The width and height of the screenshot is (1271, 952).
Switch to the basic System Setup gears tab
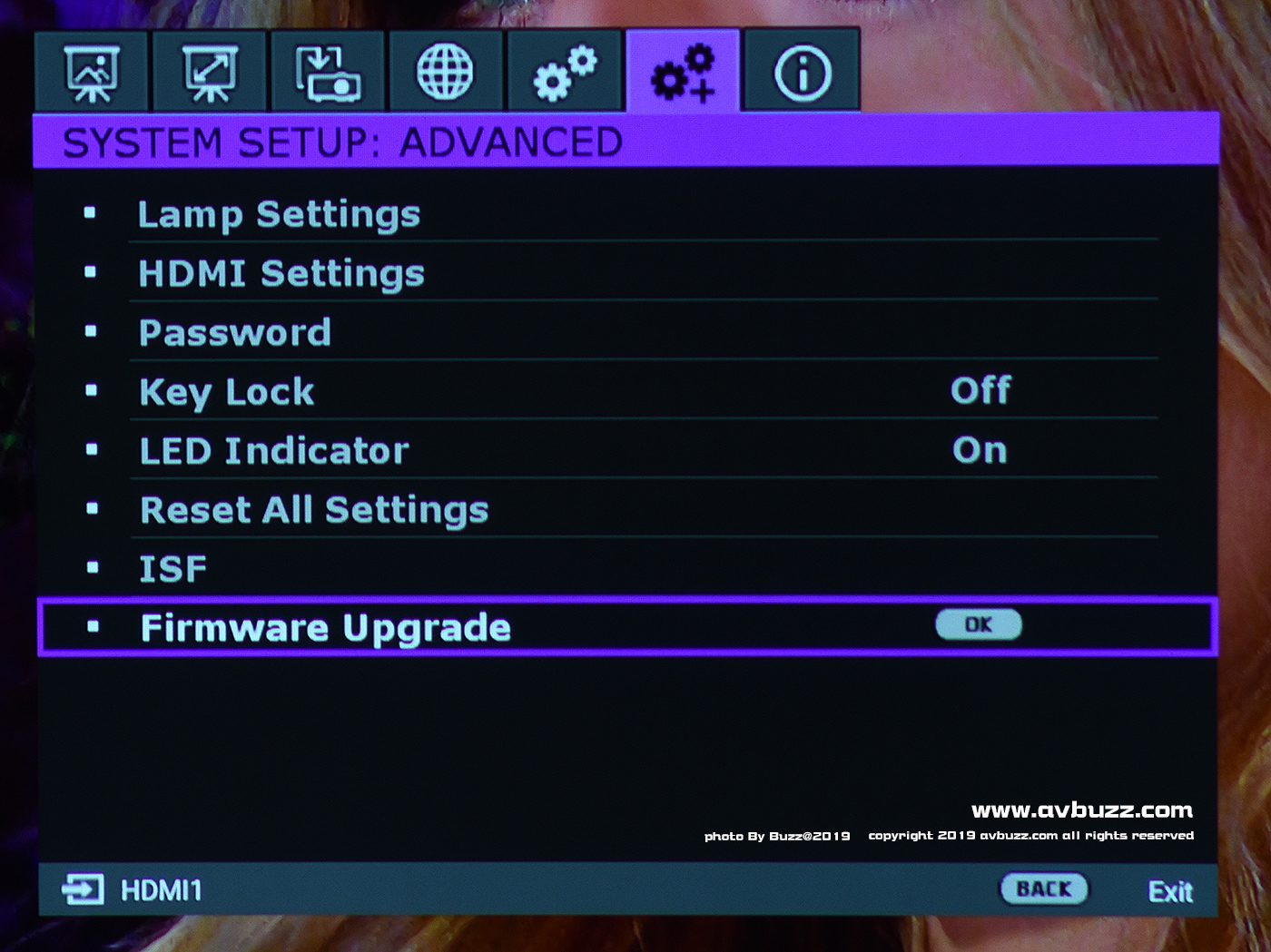click(565, 73)
